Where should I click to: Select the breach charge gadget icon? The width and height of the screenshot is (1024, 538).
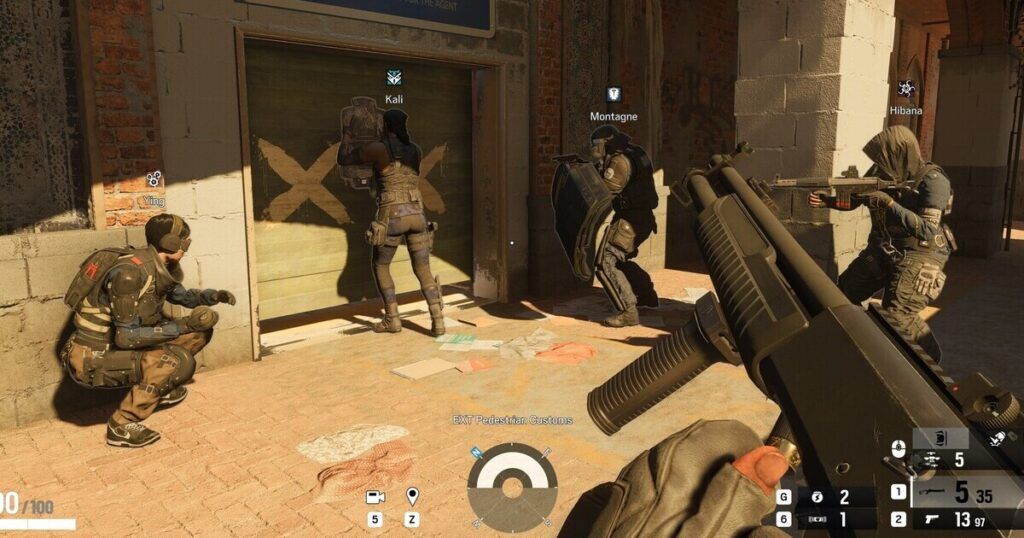coord(817,520)
